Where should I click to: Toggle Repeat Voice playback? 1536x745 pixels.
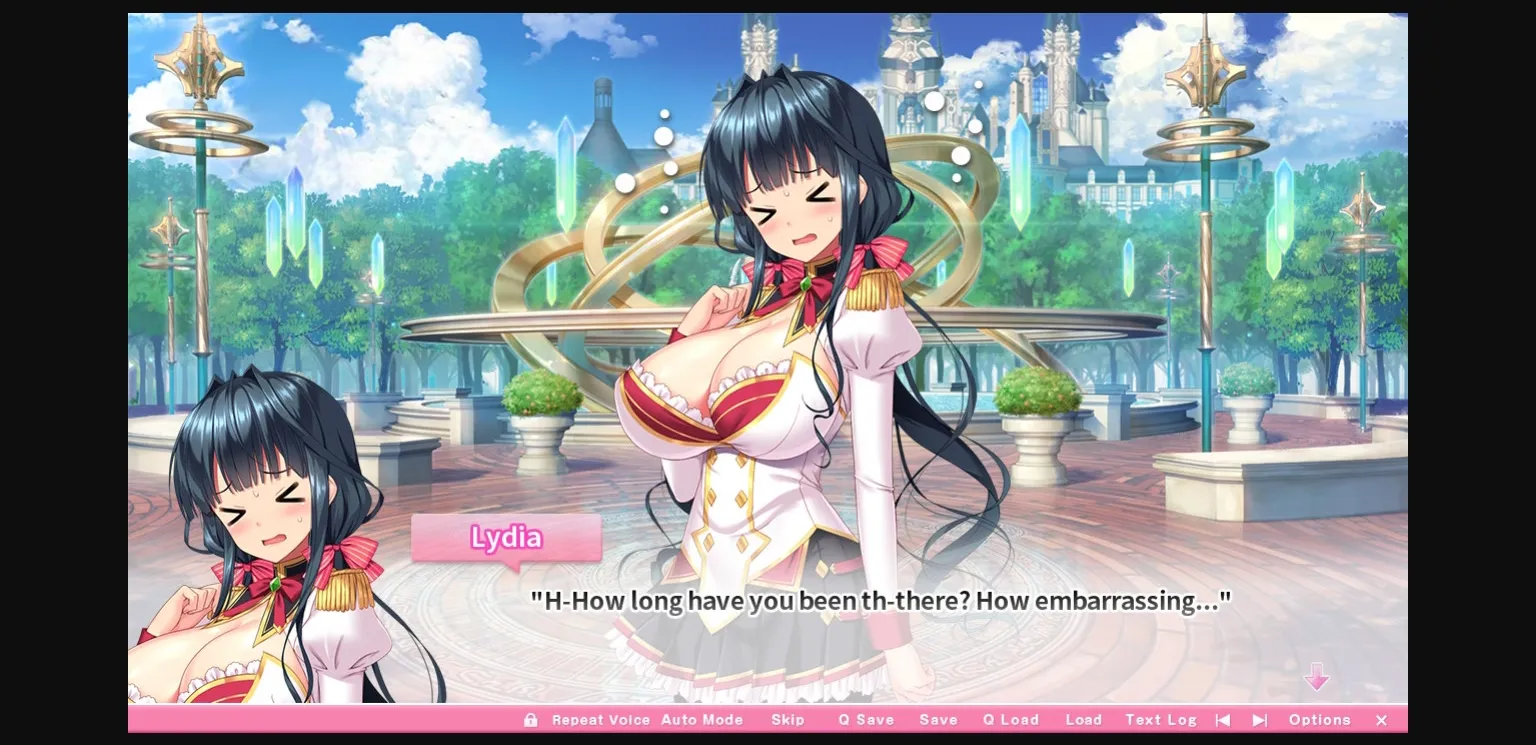[x=601, y=719]
